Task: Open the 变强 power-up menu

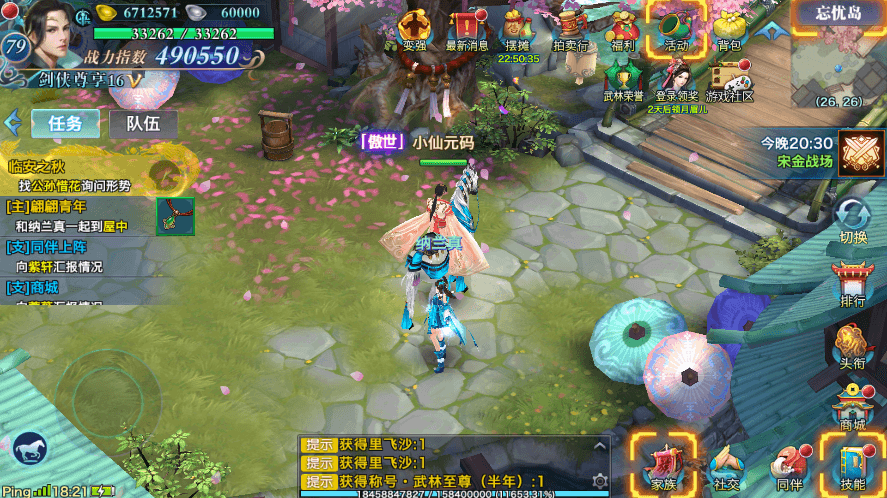Action: pyautogui.click(x=414, y=28)
